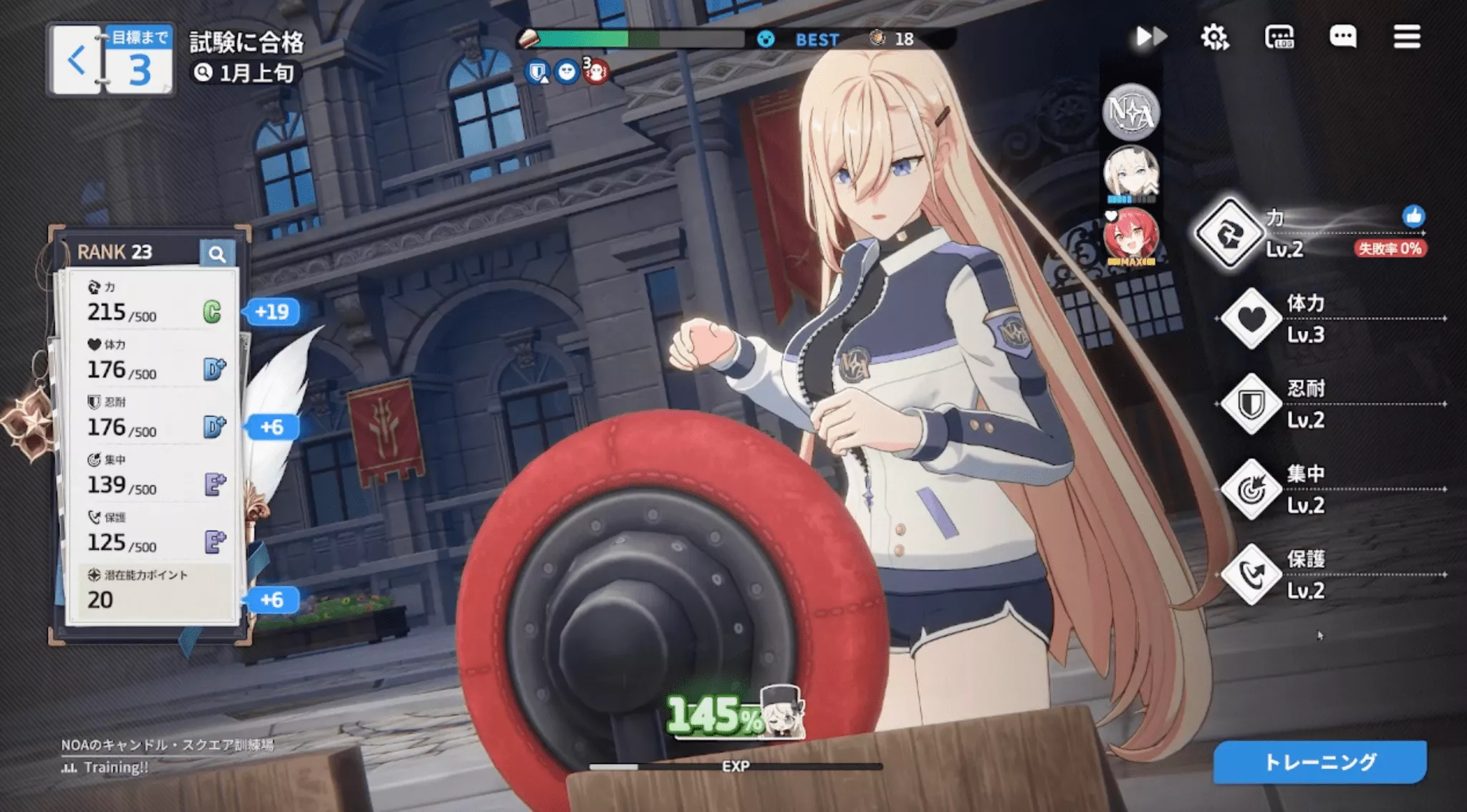Open the chat bubble icon
Screen dimensions: 1467x812
click(1344, 37)
